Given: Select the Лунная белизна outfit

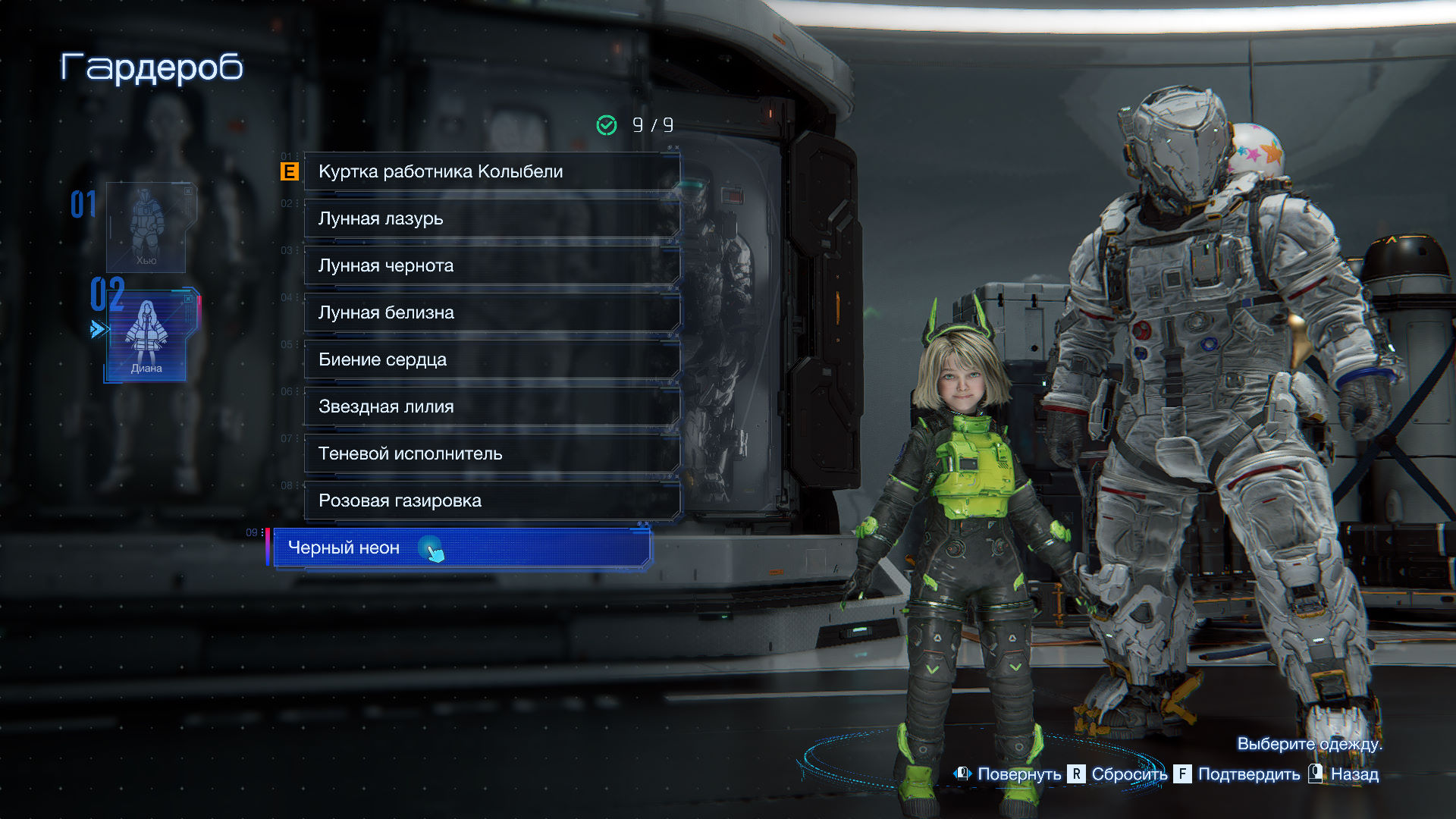Looking at the screenshot, I should 491,312.
